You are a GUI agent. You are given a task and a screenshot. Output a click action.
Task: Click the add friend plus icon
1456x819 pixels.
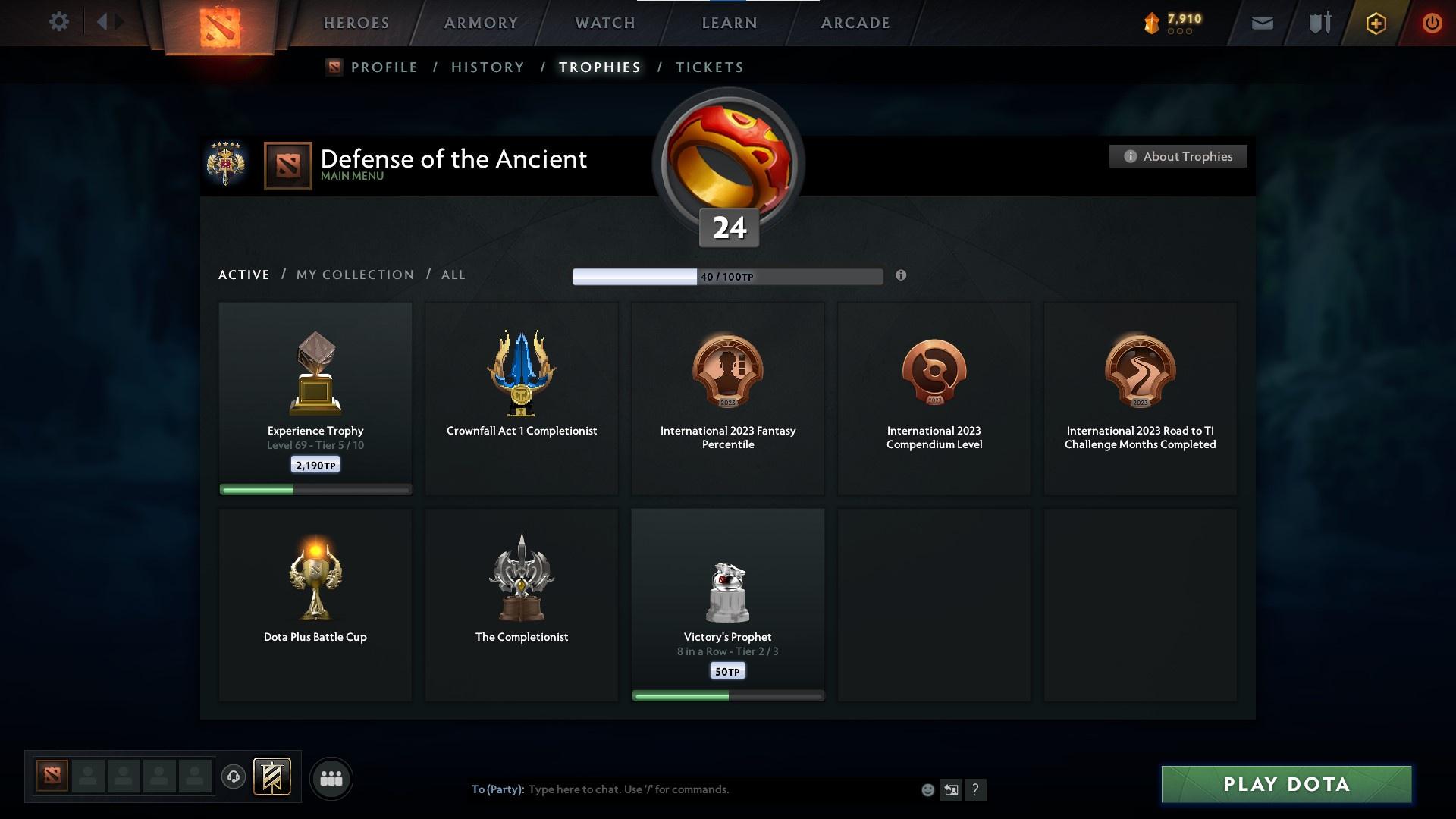1376,23
